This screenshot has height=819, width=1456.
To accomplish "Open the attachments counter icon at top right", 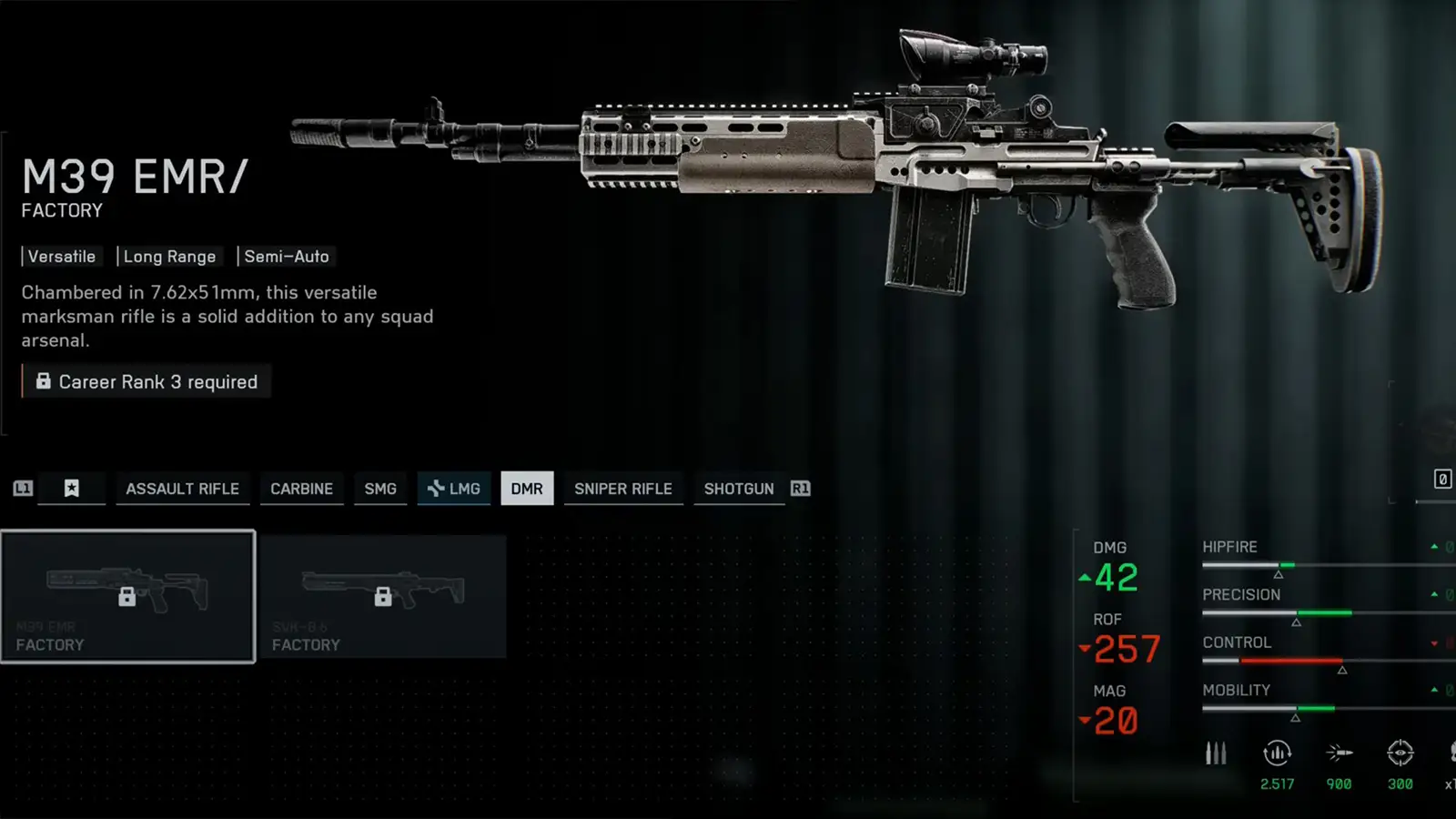I will click(x=1443, y=479).
